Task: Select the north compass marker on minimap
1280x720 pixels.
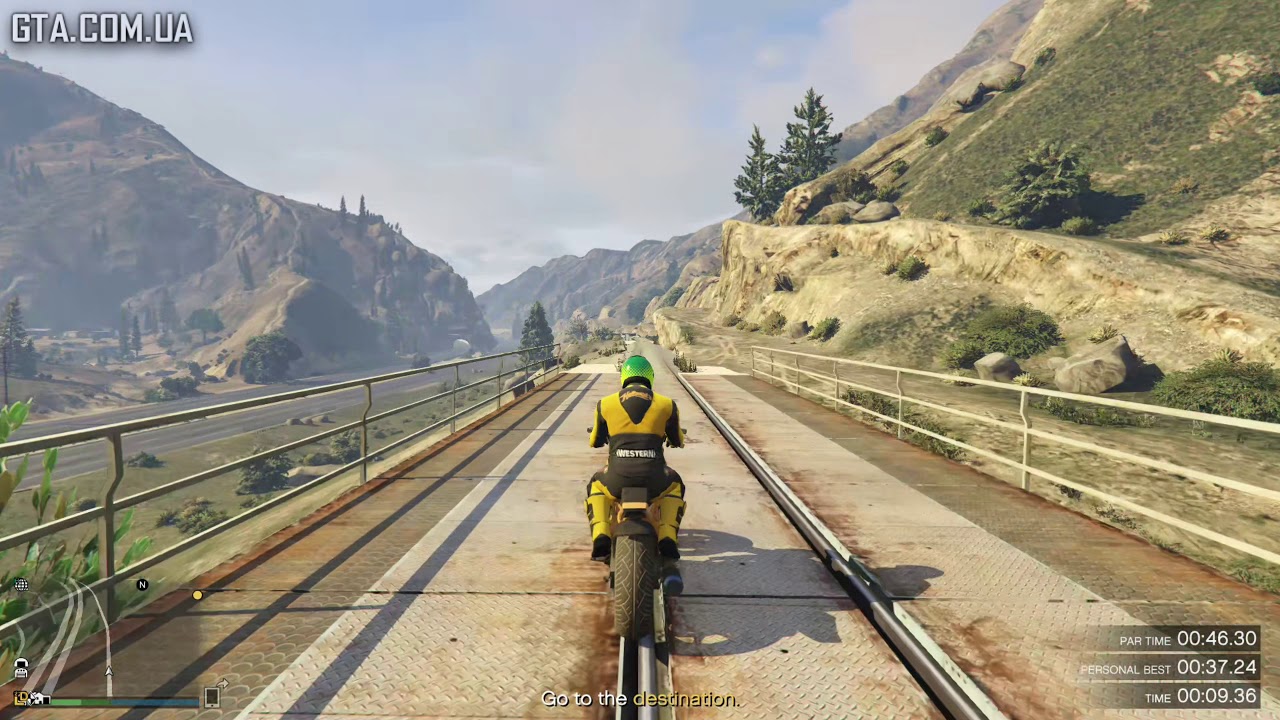Action: pos(142,584)
